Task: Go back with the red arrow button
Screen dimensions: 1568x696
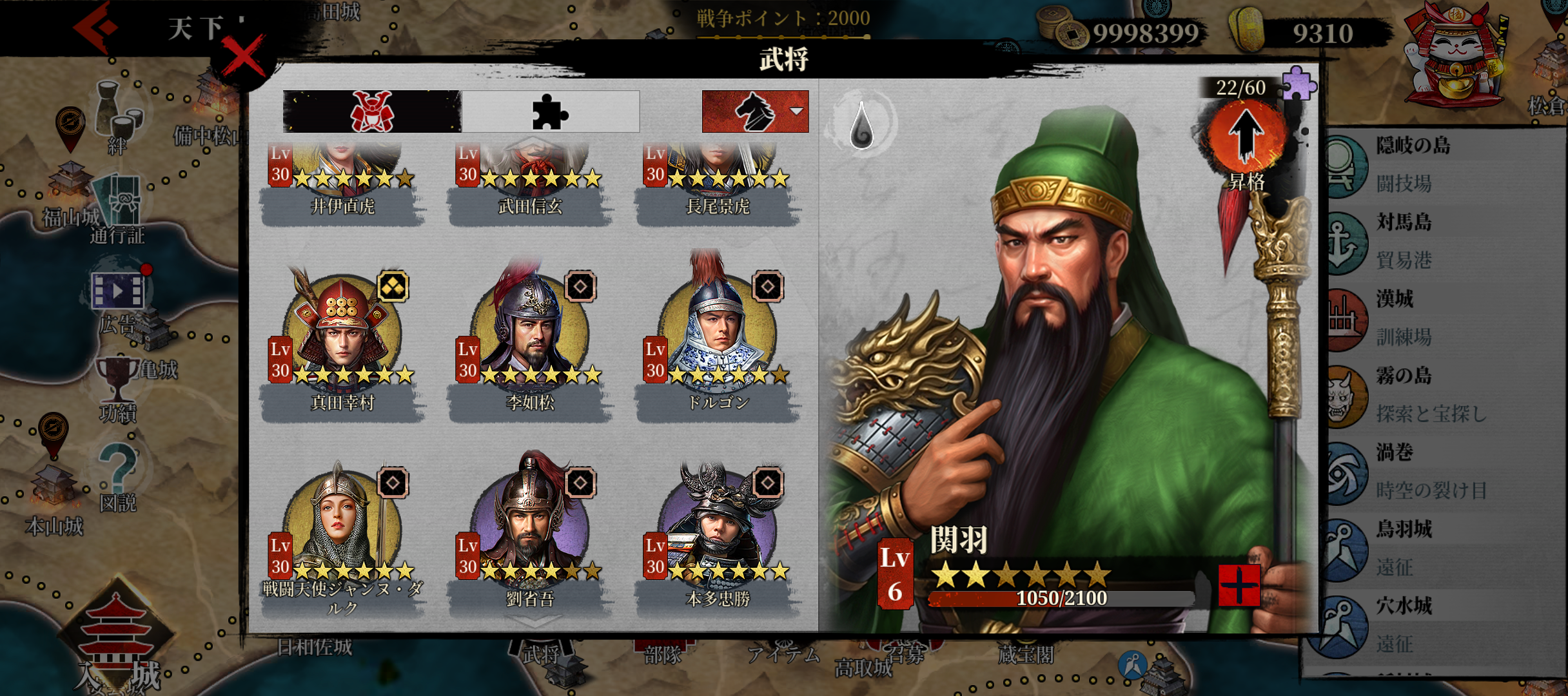Action: tap(95, 28)
